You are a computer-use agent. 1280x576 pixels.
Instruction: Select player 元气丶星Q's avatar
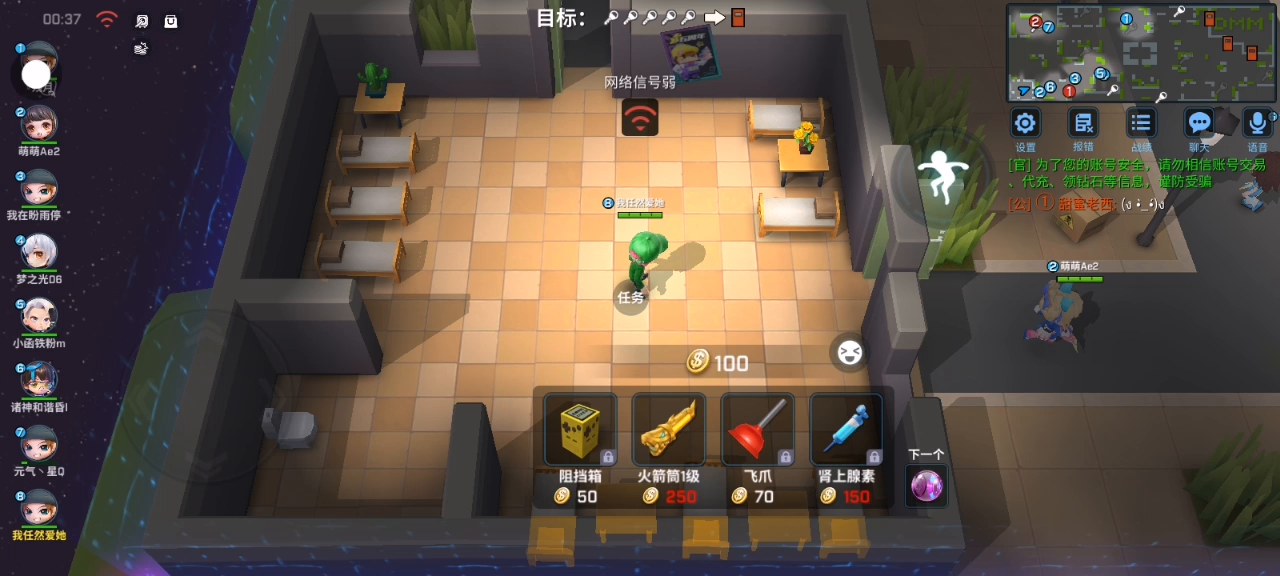coord(39,443)
